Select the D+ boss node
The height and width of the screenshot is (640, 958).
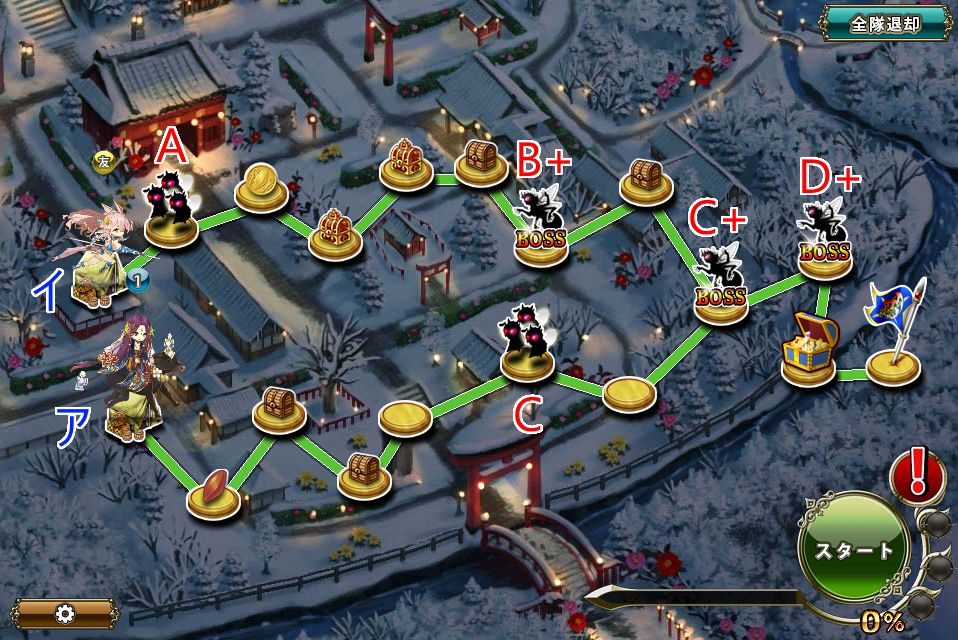[x=827, y=242]
